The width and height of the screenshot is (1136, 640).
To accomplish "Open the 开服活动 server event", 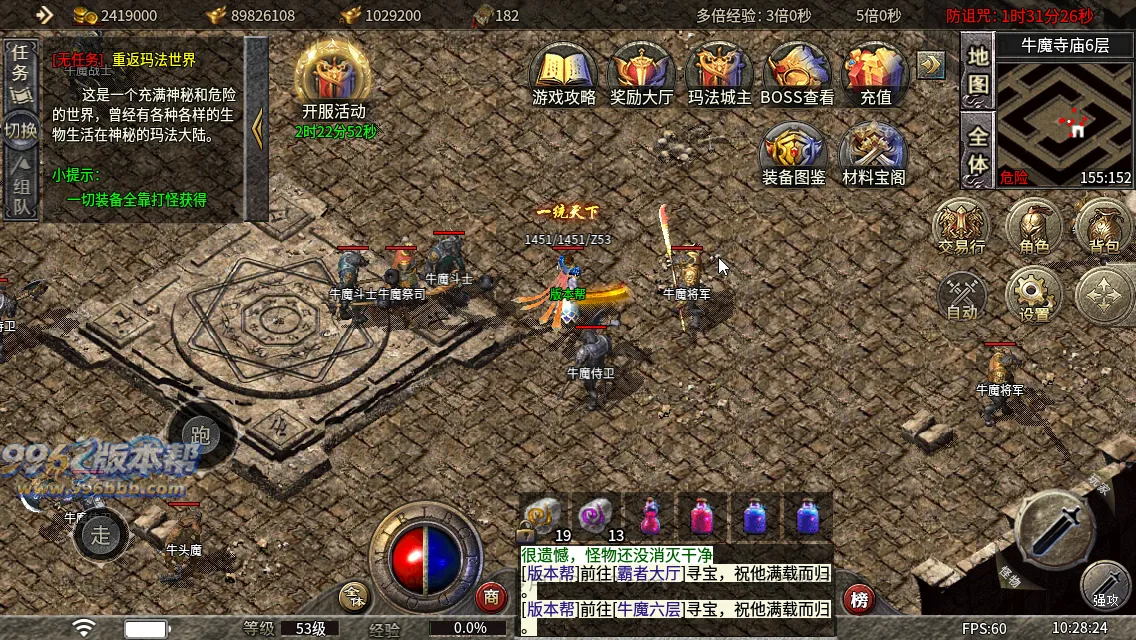I will (x=334, y=78).
